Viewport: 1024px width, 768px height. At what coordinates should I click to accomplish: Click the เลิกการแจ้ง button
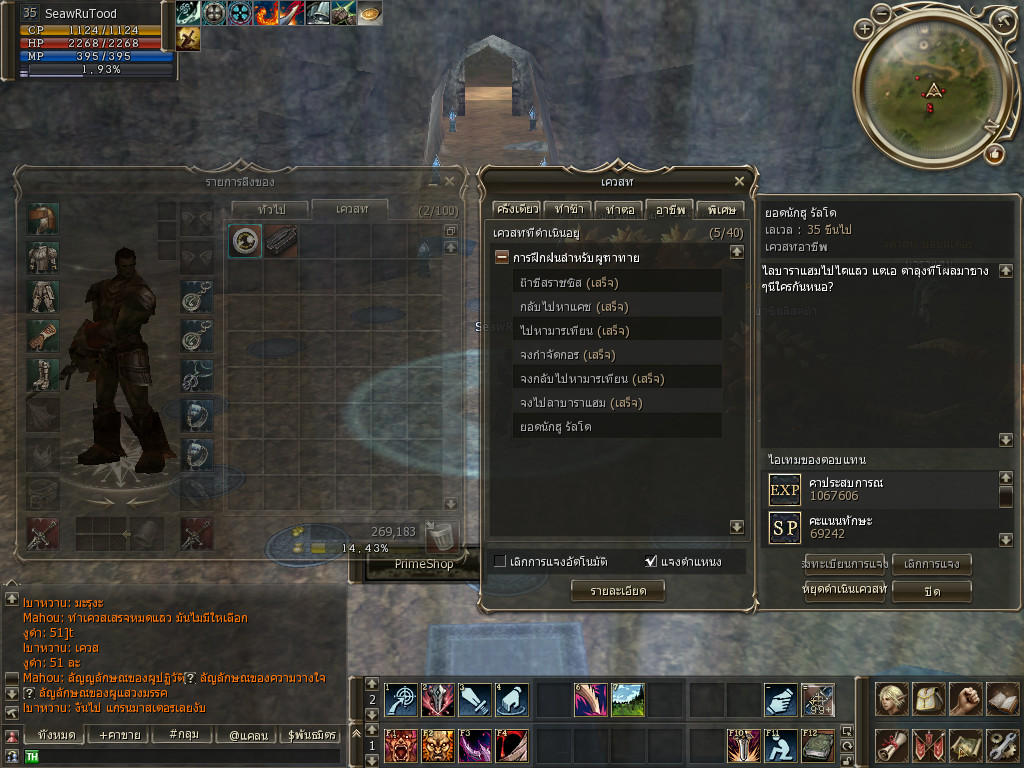931,564
